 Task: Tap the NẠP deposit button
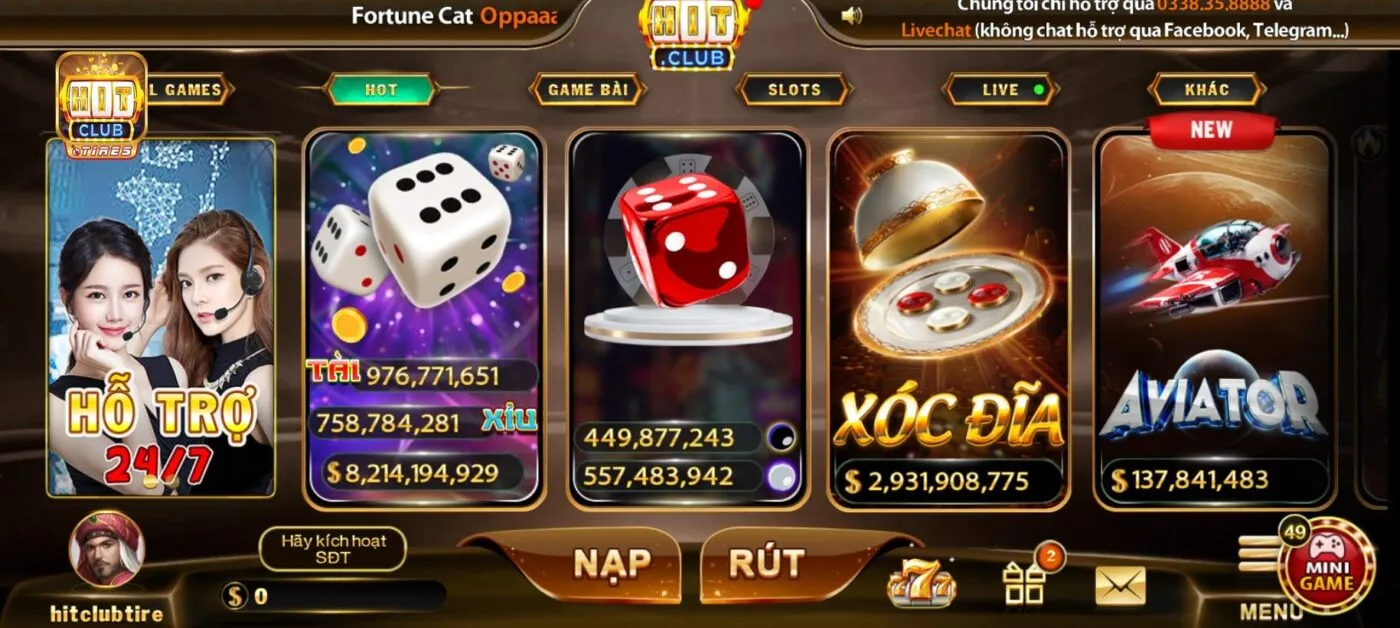tap(611, 564)
